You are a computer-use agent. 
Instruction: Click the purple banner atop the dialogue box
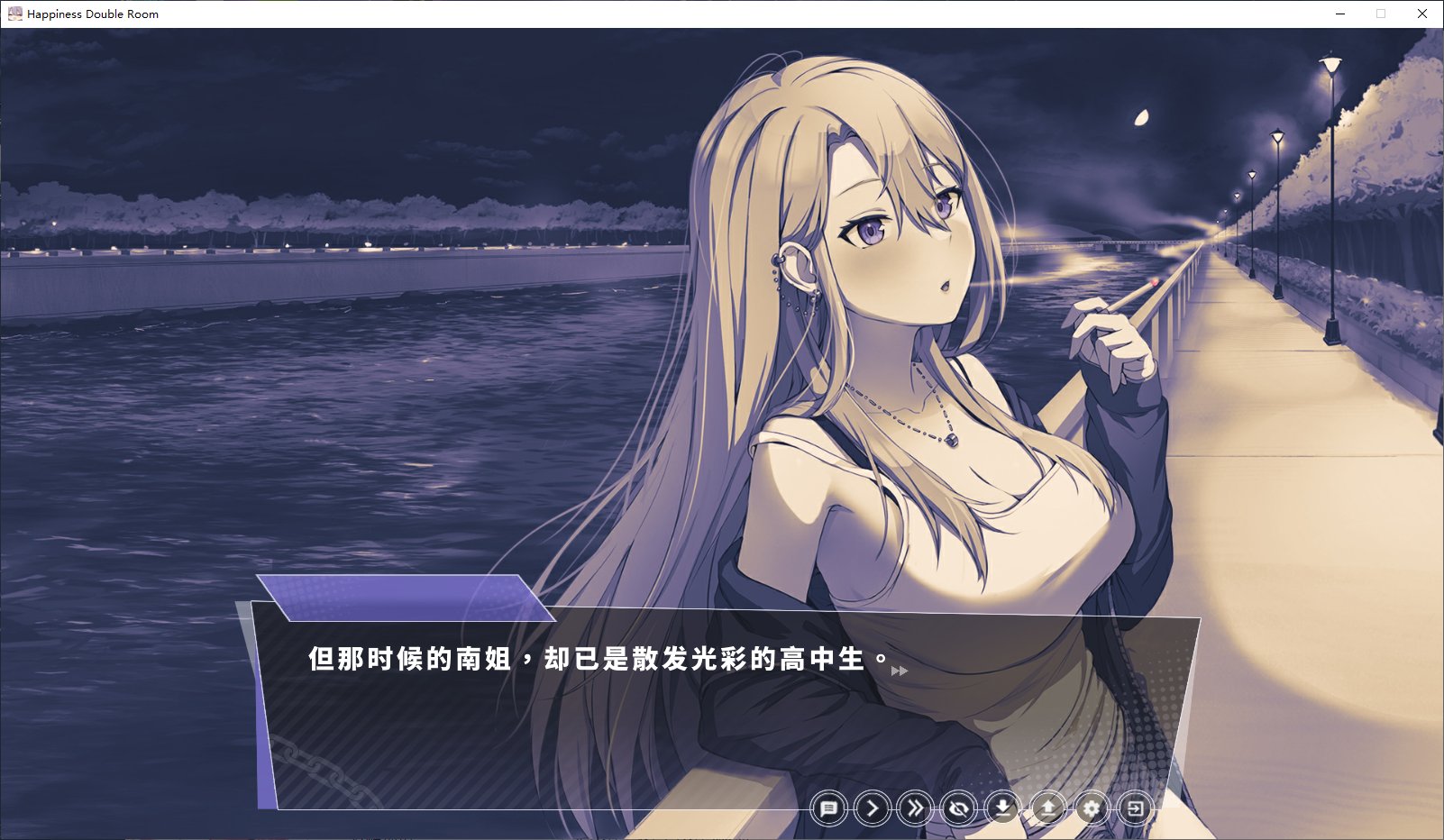(x=397, y=599)
